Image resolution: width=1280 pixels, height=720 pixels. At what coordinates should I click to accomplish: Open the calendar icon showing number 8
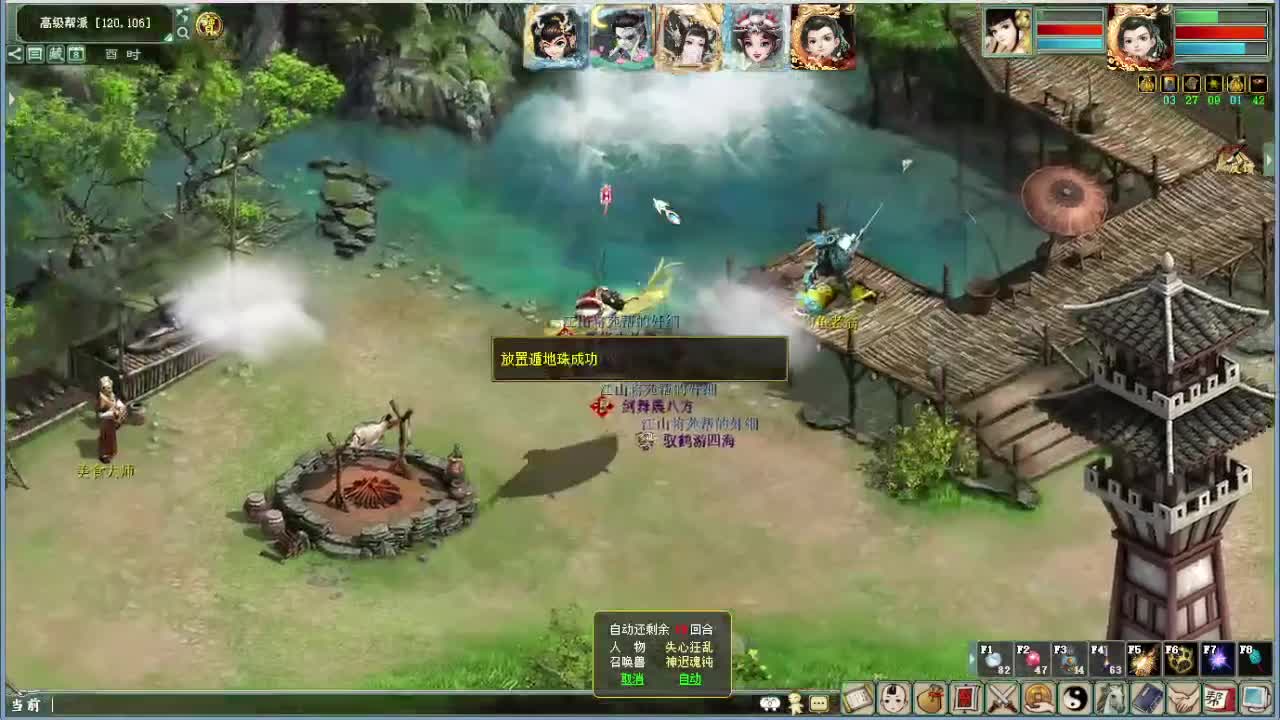click(x=76, y=53)
